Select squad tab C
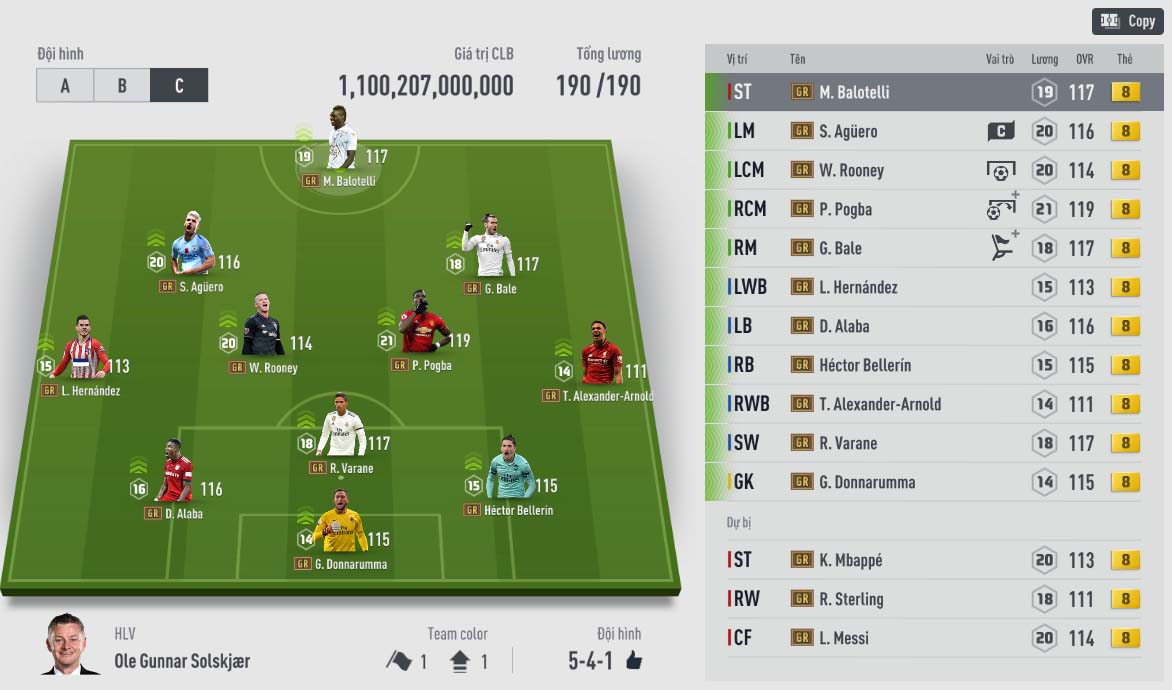The width and height of the screenshot is (1172, 690). [x=179, y=86]
